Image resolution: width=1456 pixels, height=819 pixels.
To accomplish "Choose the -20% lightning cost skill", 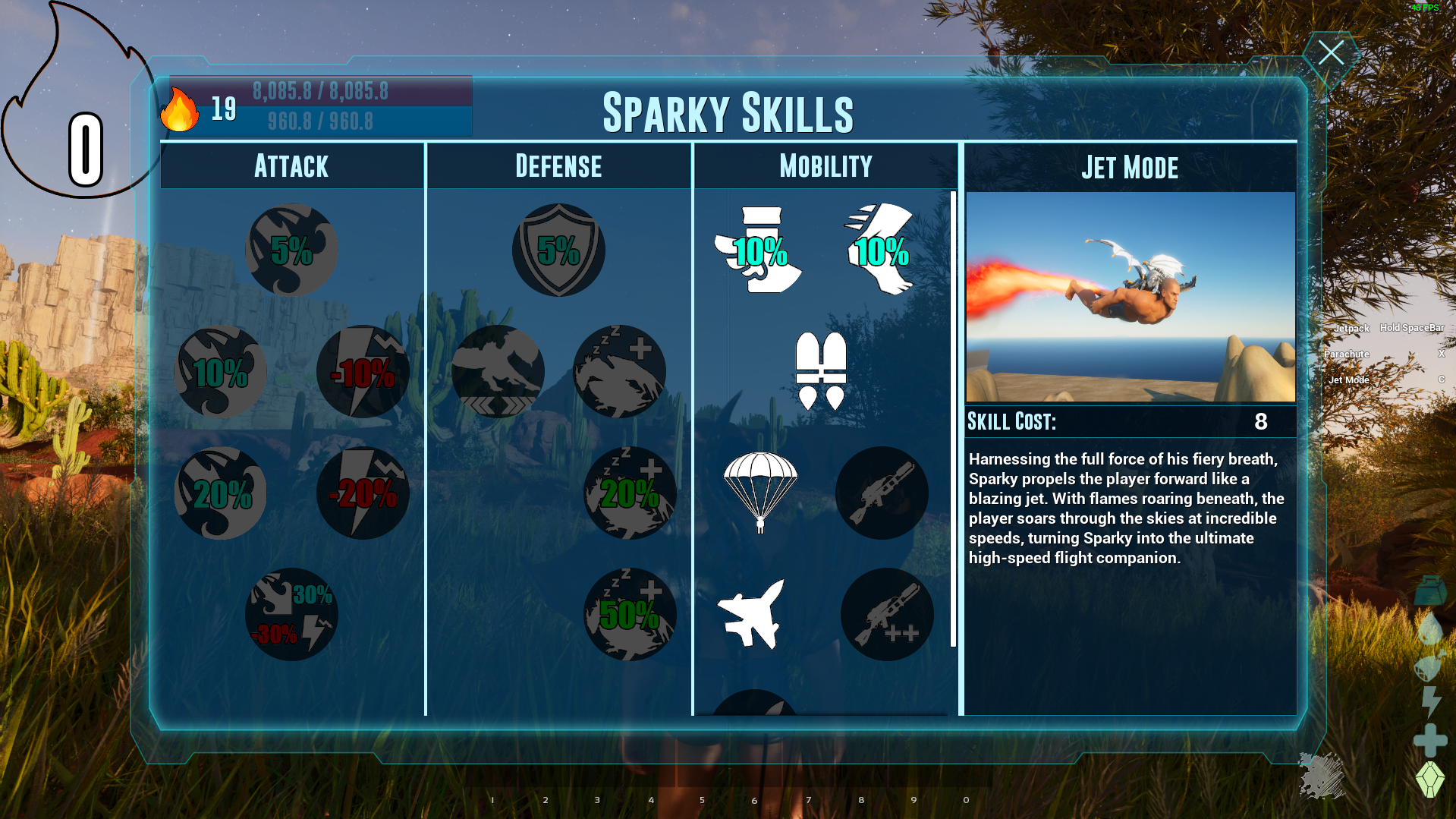I will tap(363, 493).
